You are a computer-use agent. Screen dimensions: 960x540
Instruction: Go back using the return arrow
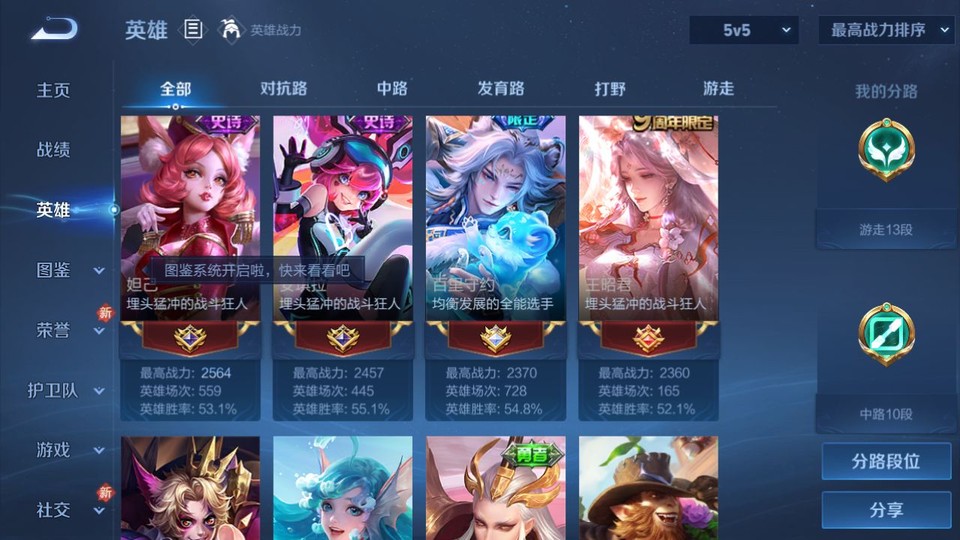pos(54,29)
